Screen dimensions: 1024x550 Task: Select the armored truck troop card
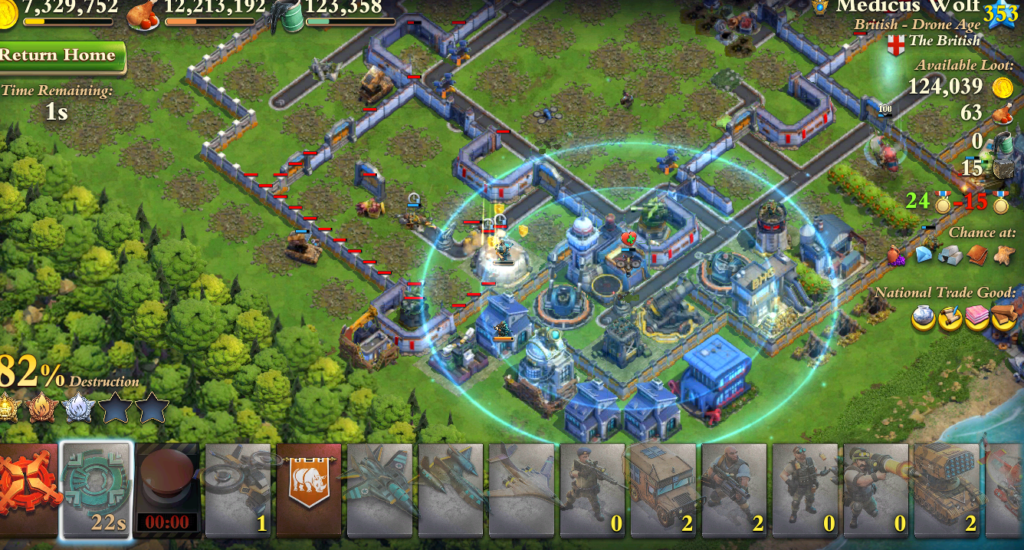pyautogui.click(x=662, y=491)
